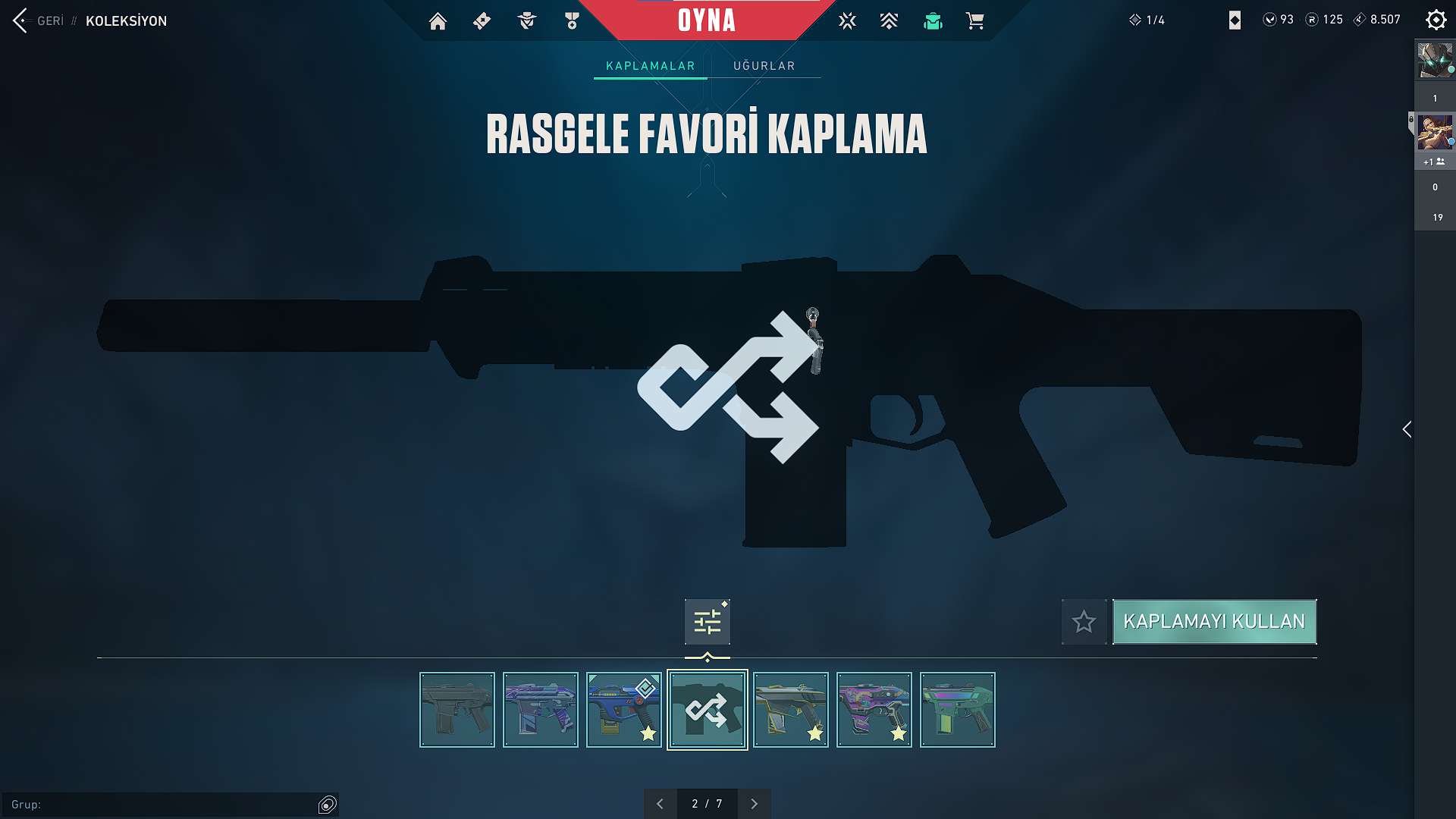This screenshot has width=1456, height=819.
Task: Open the home screen icon
Action: click(438, 21)
